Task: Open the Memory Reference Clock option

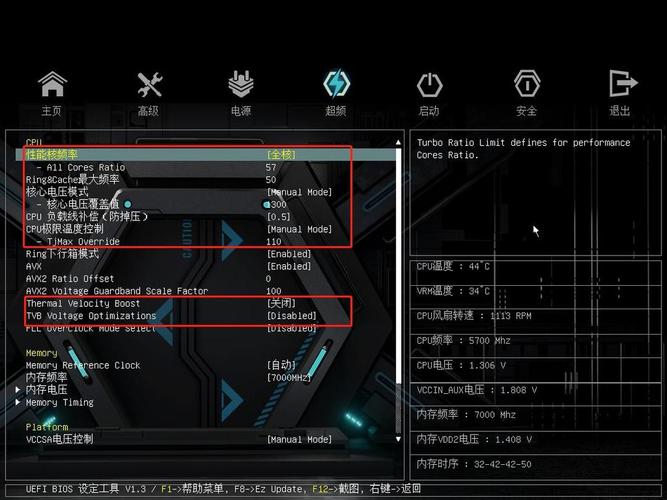Action: point(282,365)
